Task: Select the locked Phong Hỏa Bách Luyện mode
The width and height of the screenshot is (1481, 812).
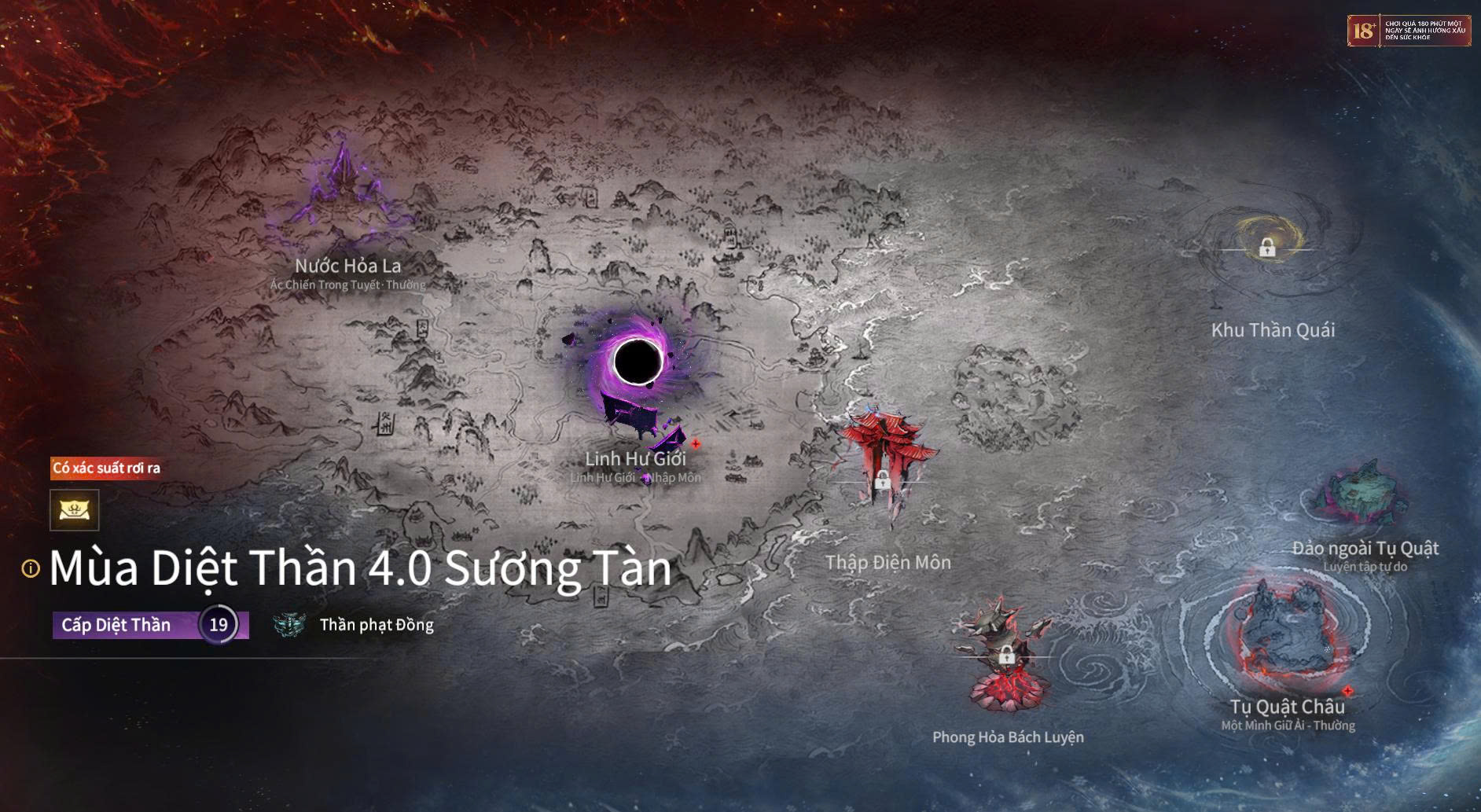Action: click(x=1005, y=654)
